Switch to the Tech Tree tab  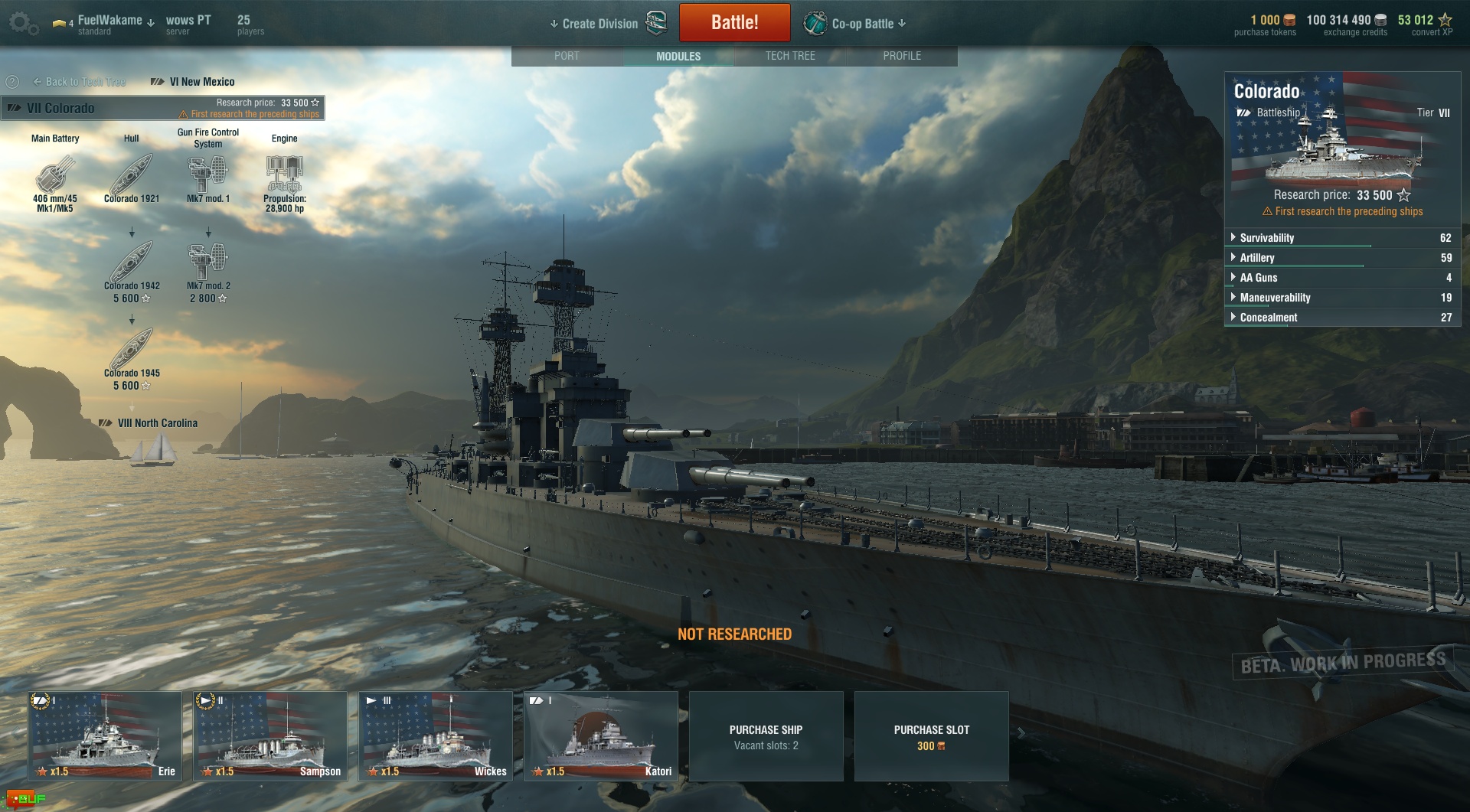pyautogui.click(x=790, y=56)
